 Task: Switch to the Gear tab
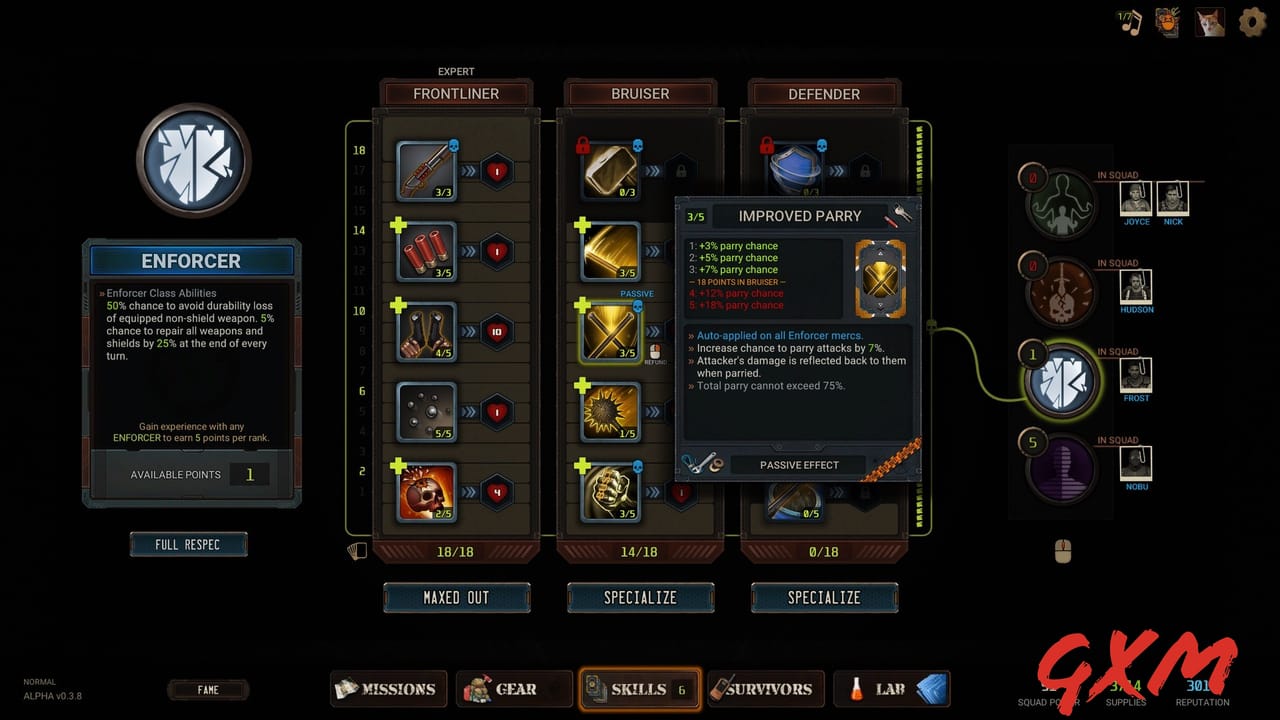click(x=513, y=688)
